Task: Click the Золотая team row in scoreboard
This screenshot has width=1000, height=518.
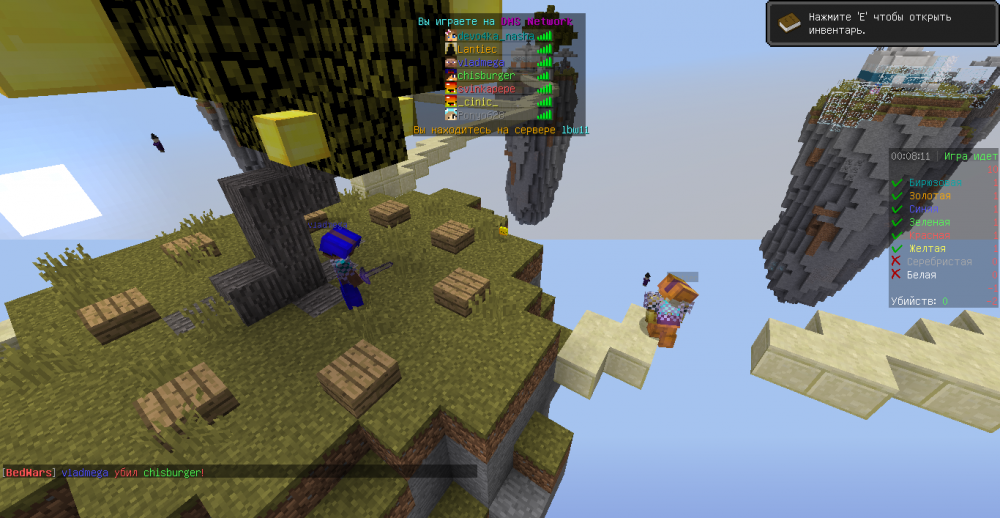Action: pyautogui.click(x=929, y=196)
